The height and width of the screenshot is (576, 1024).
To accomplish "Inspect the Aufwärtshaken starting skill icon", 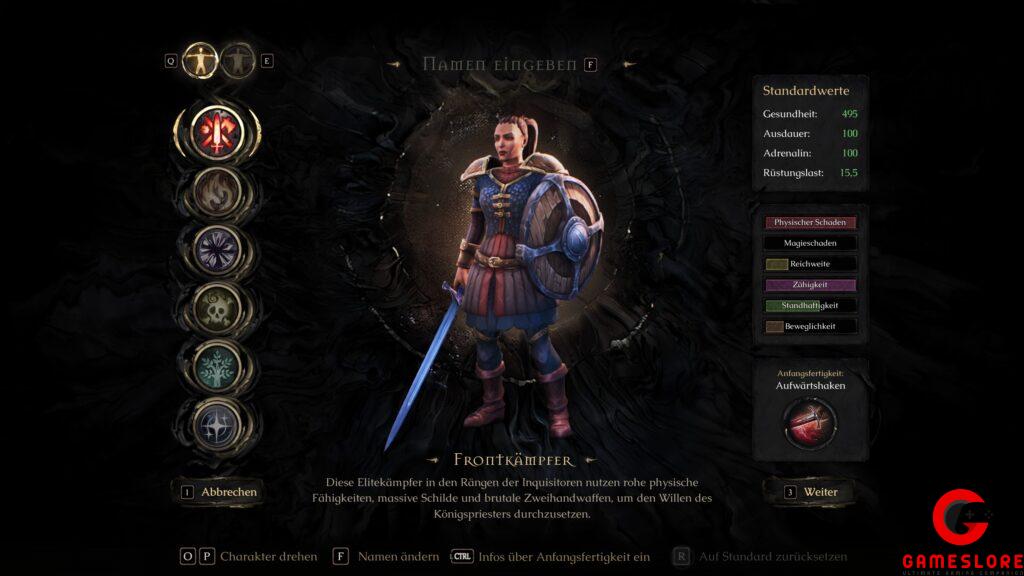I will 810,423.
